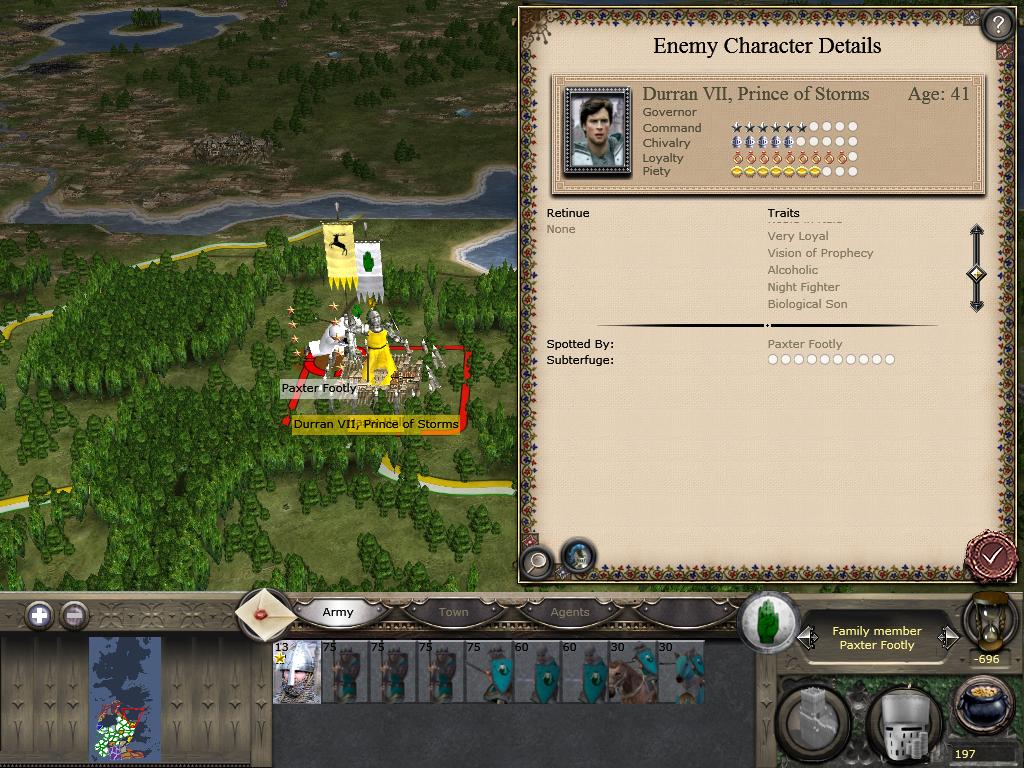The width and height of the screenshot is (1024, 768).
Task: Open the wax-sealed letter scroll
Action: [265, 613]
